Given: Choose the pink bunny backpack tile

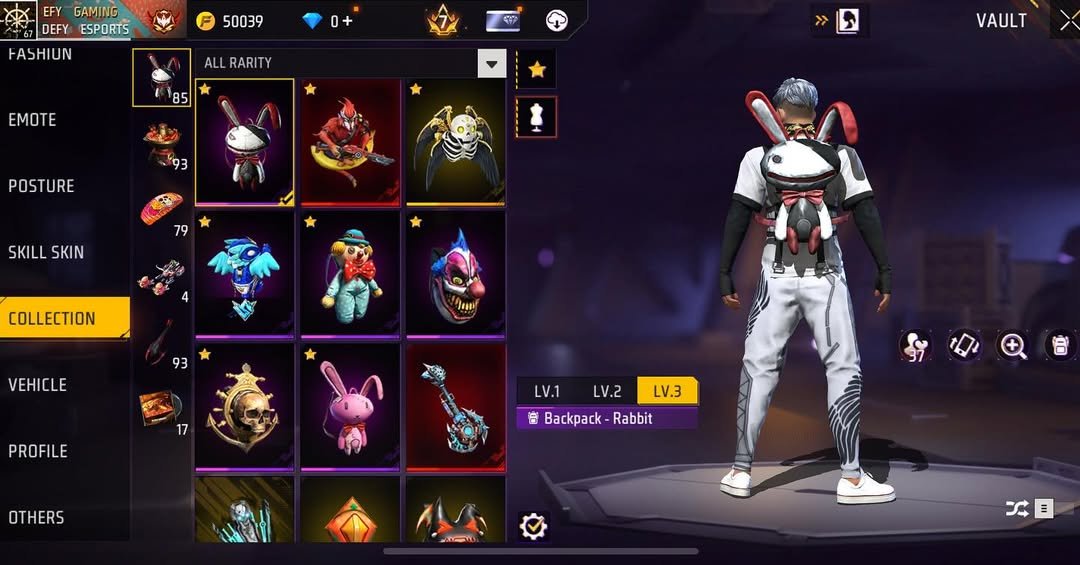Looking at the screenshot, I should click(350, 405).
